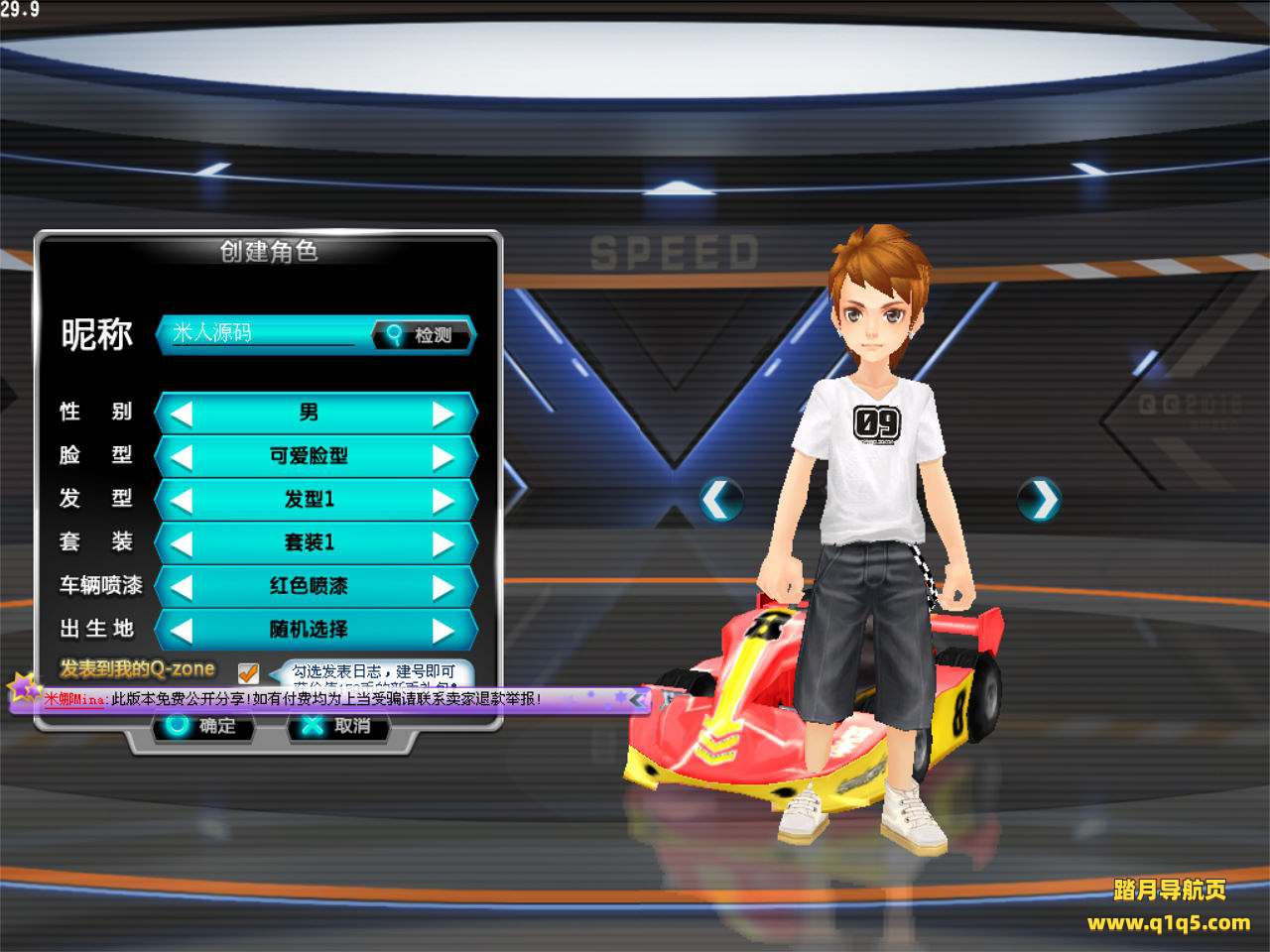Screen dimensions: 1270x952
Task: Cancel character creation with 取消
Action: 338,726
